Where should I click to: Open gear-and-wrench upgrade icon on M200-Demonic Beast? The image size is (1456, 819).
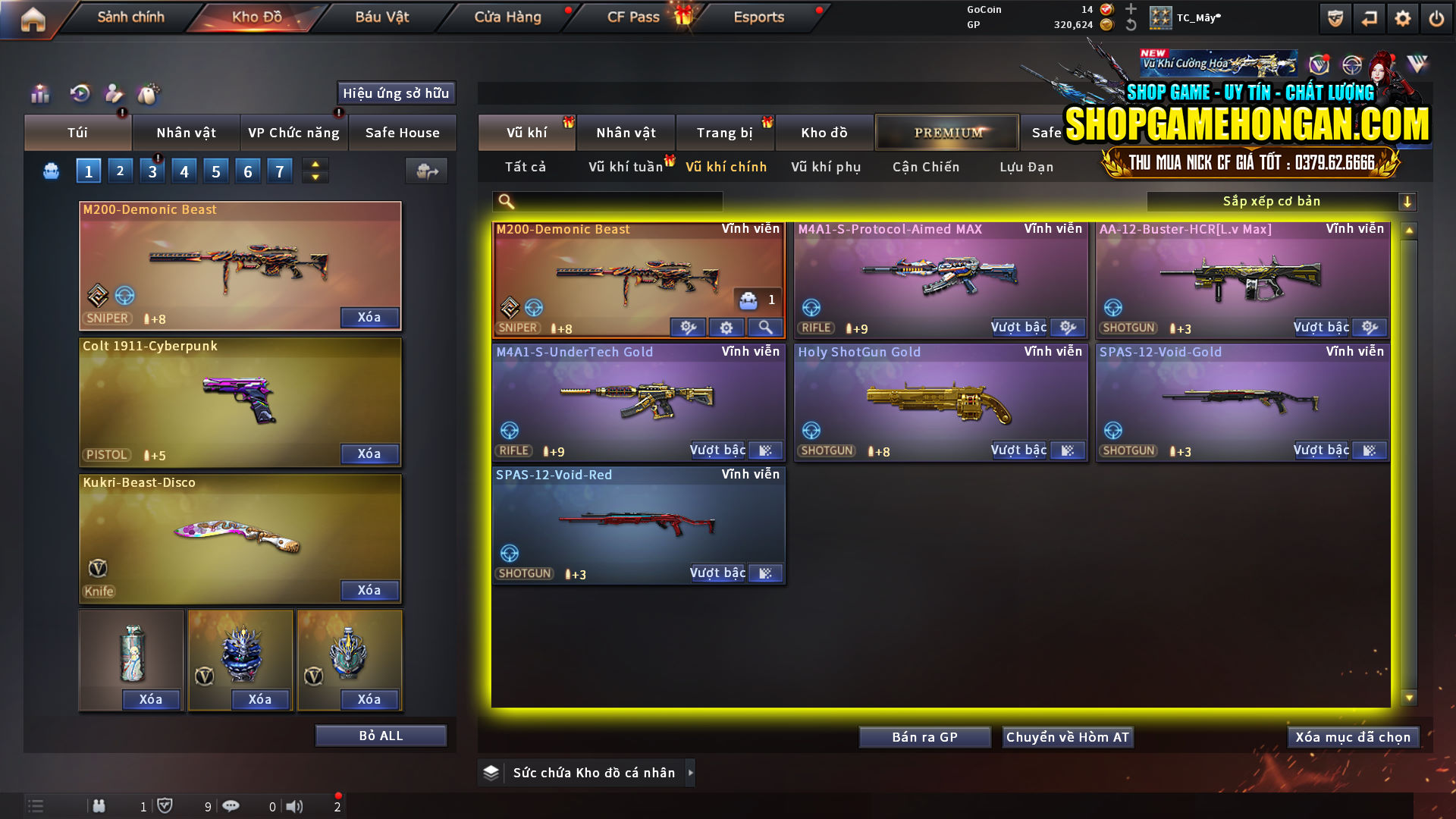[689, 327]
